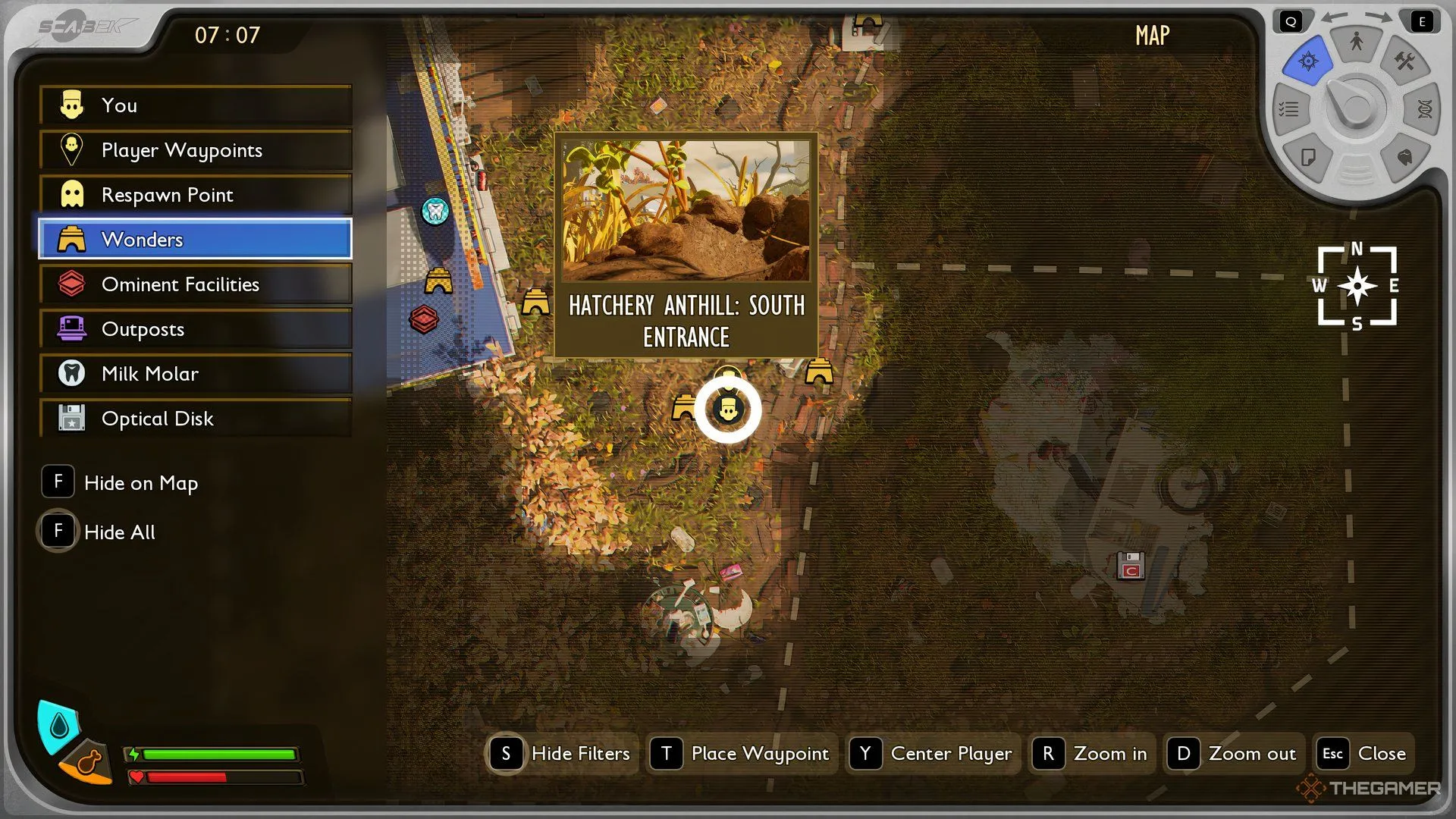
Task: Choose the Optical Disk filter
Action: click(x=196, y=419)
